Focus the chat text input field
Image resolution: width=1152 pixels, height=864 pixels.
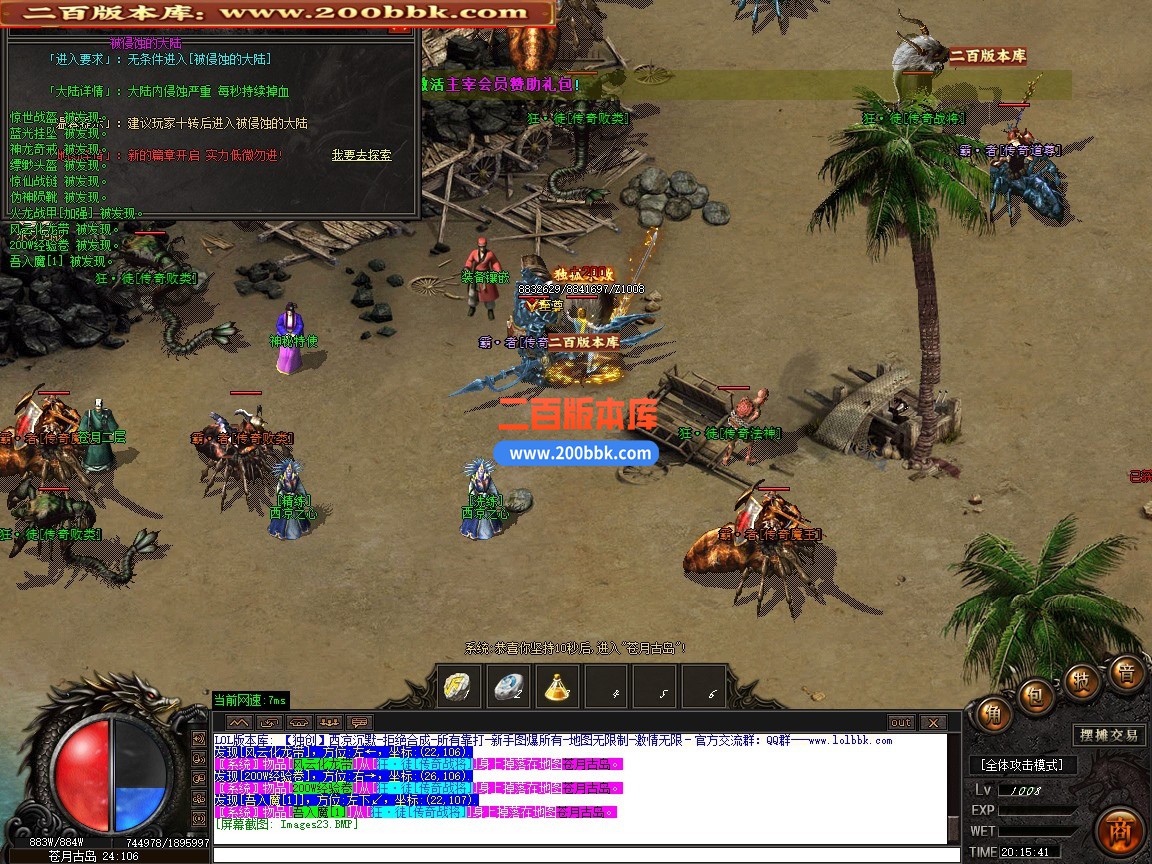578,854
